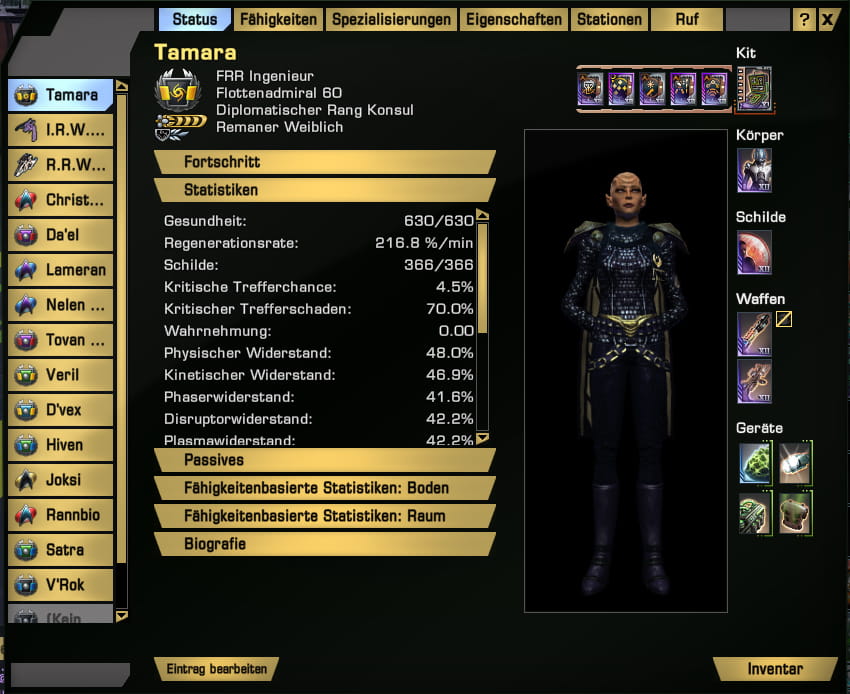Open the Spezialisierungen tab
This screenshot has width=850, height=694.
391,19
